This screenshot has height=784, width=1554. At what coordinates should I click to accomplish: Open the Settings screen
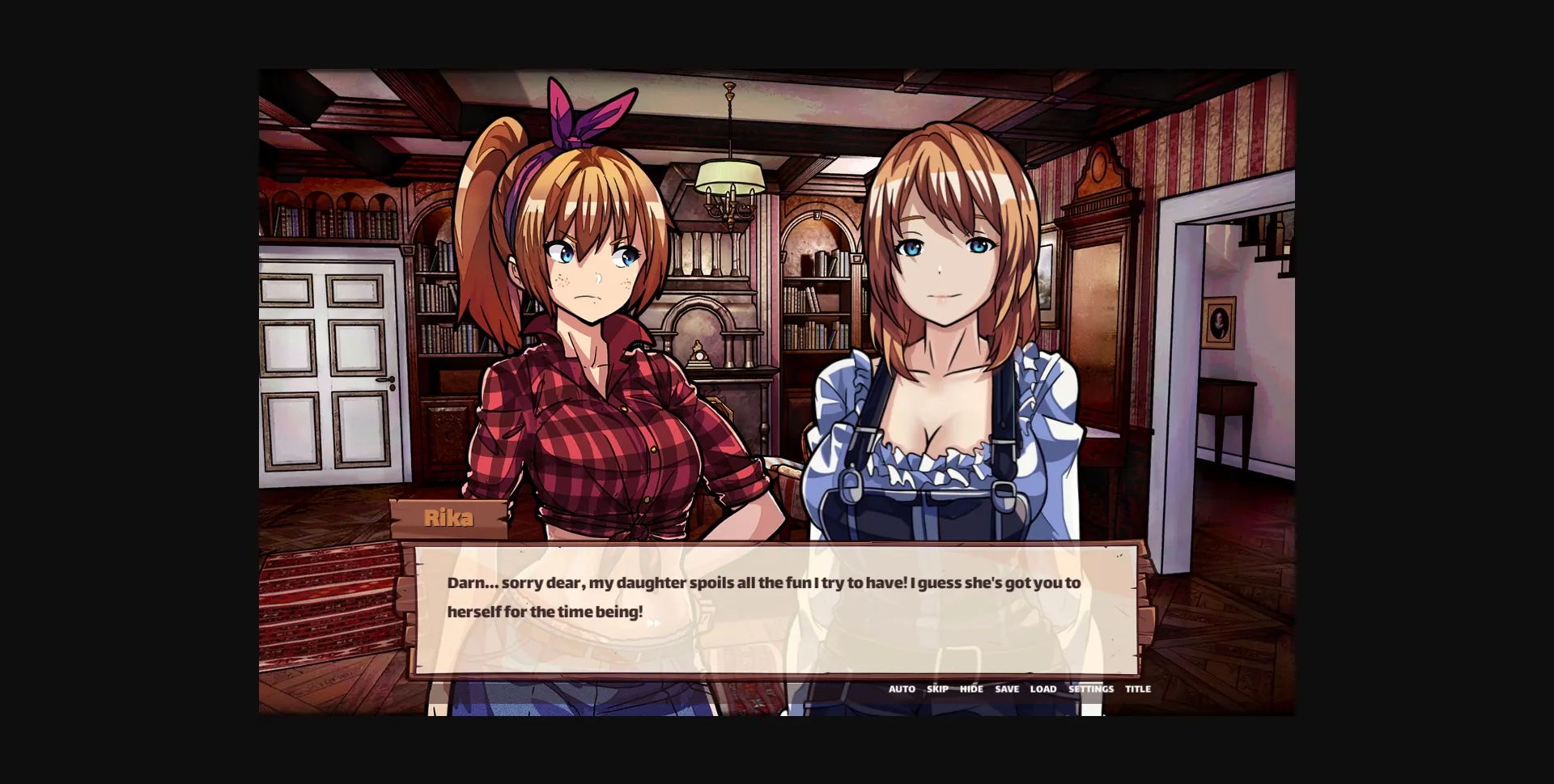[1091, 689]
